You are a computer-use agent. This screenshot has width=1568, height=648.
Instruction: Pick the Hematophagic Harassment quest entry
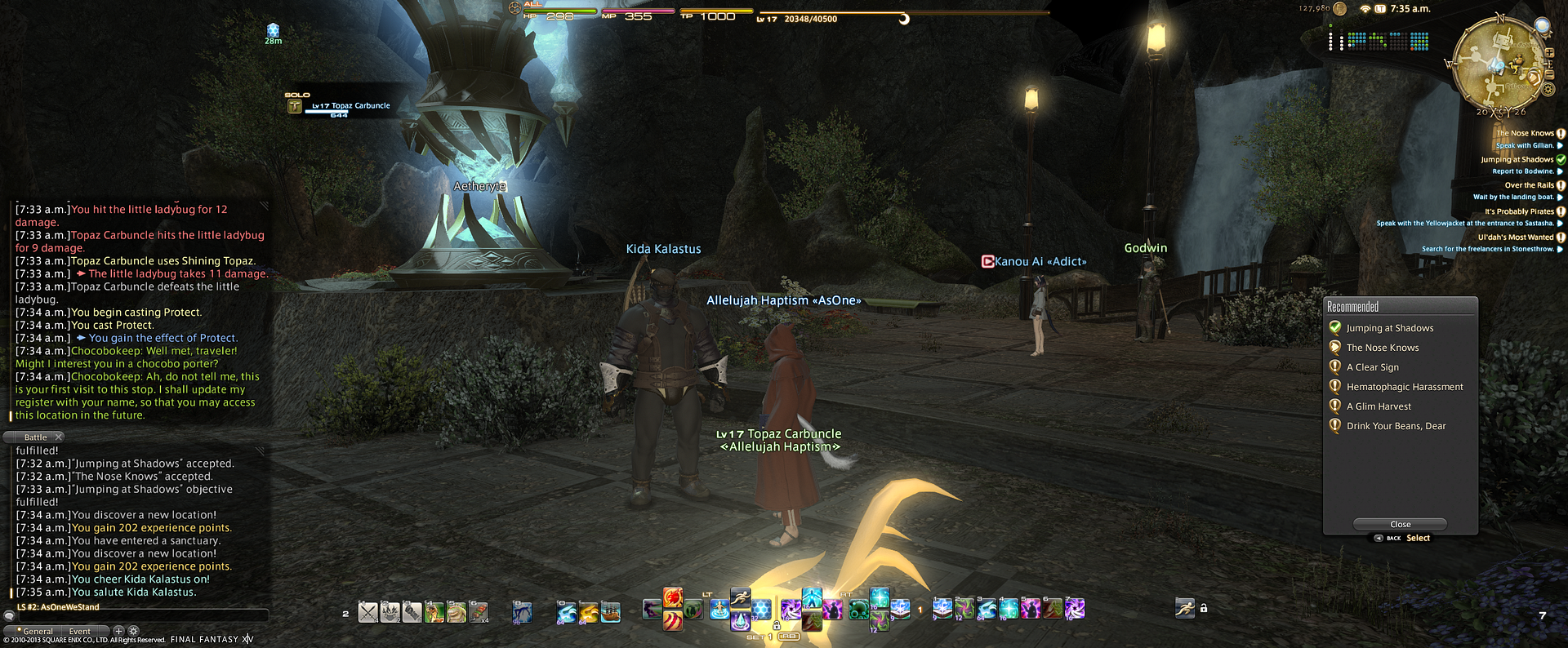[1404, 387]
